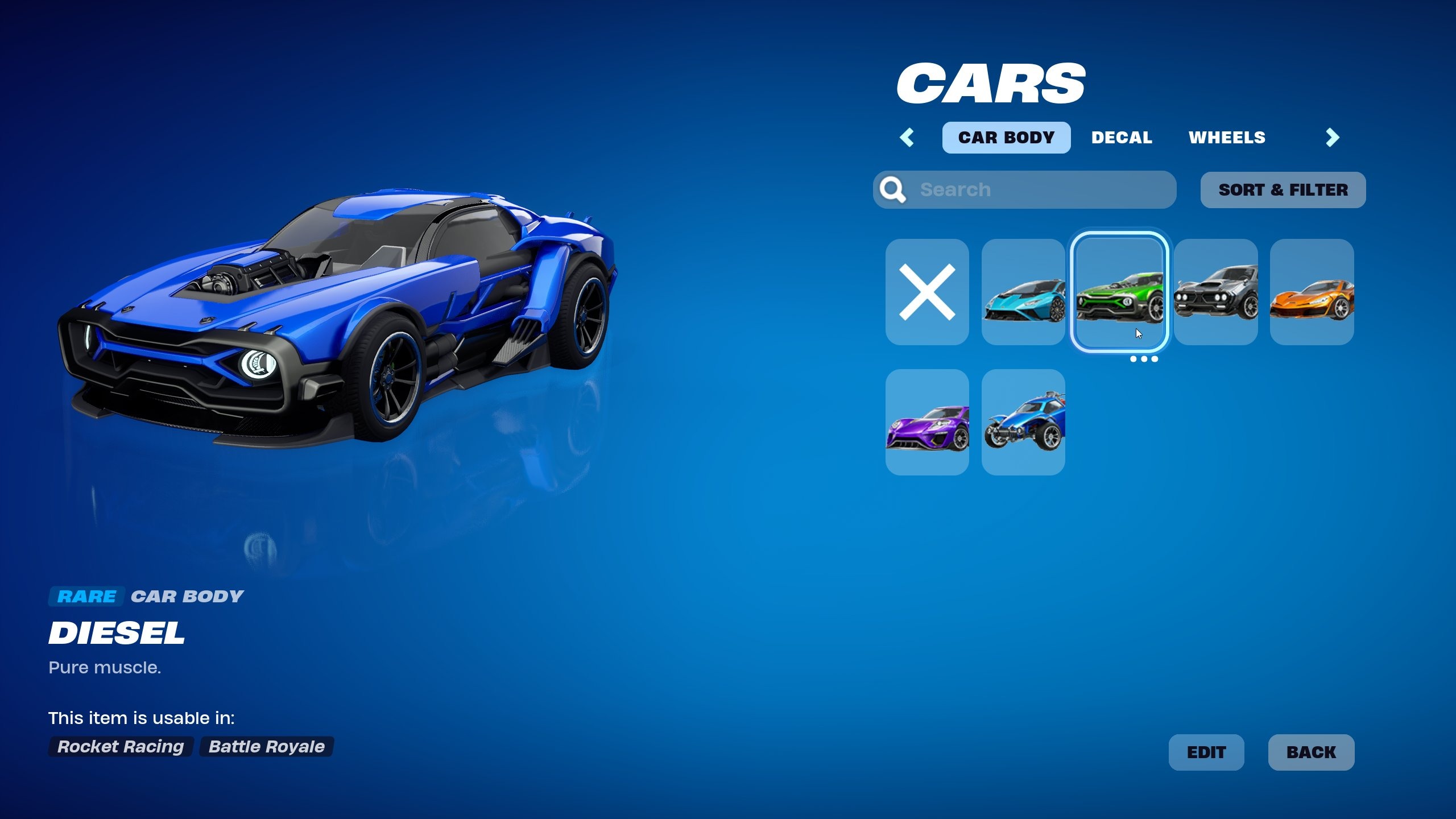Open Sort & Filter options
The height and width of the screenshot is (819, 1456).
tap(1282, 189)
